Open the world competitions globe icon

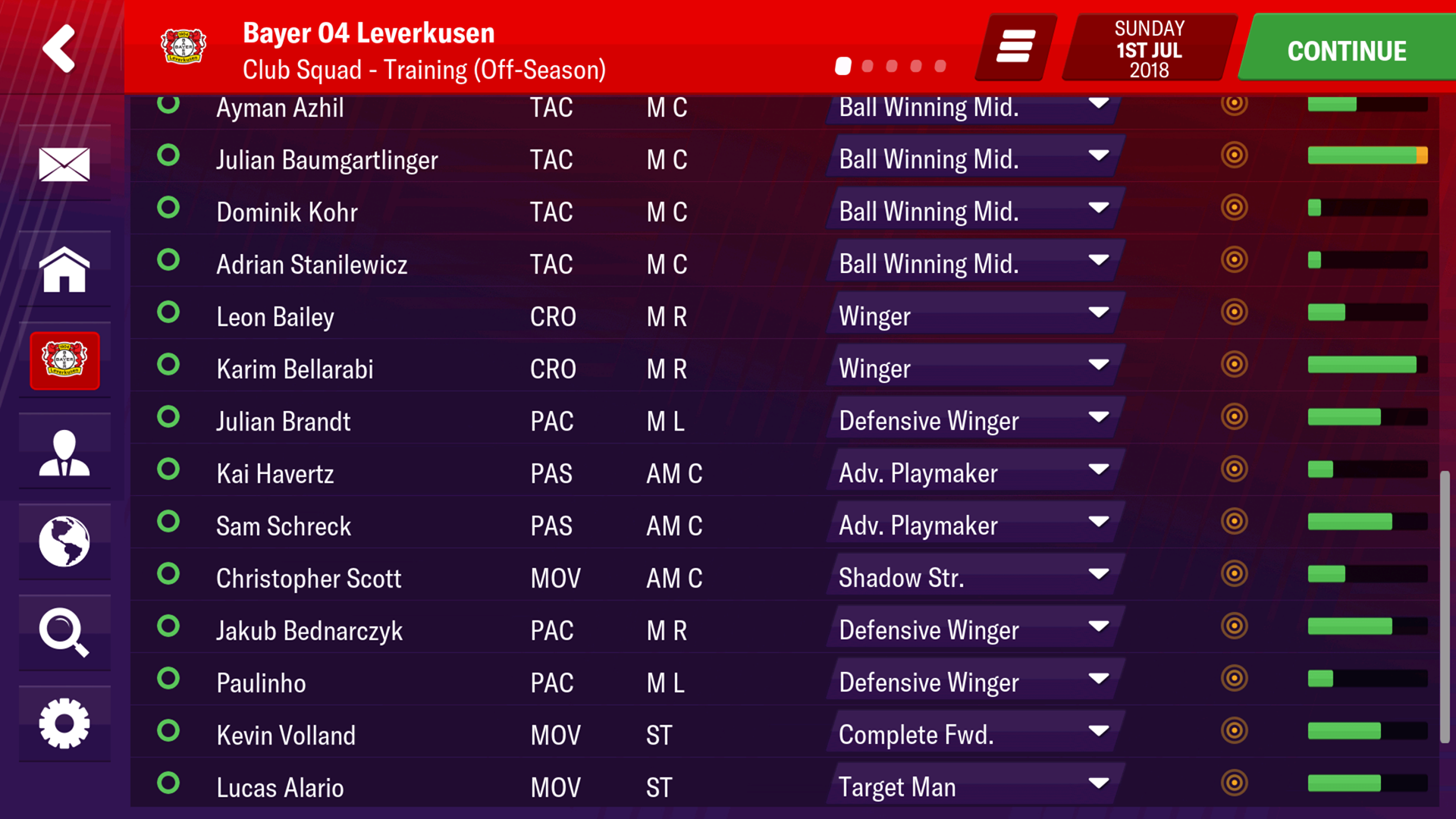64,542
